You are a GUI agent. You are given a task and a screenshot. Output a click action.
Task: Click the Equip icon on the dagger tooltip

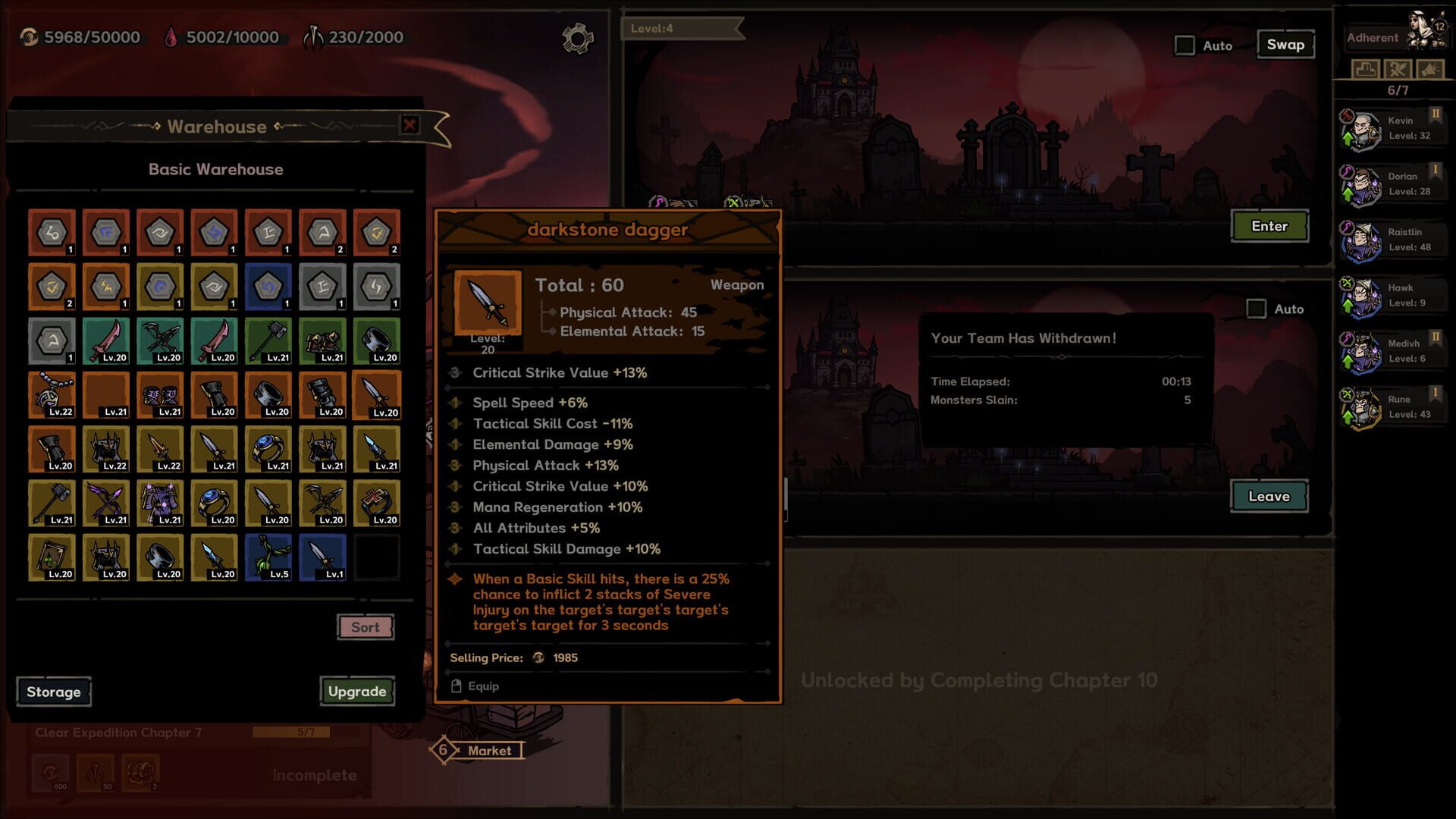456,686
